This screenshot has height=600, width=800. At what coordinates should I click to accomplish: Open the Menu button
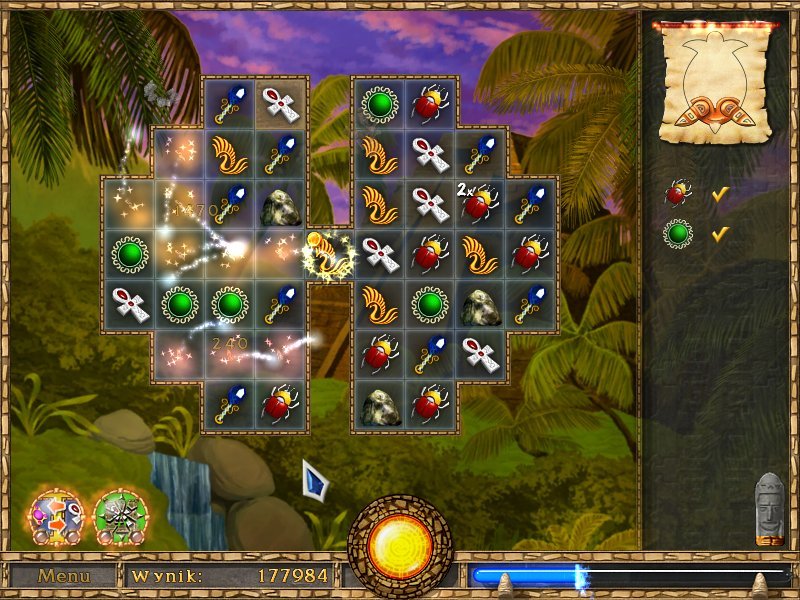pos(63,576)
